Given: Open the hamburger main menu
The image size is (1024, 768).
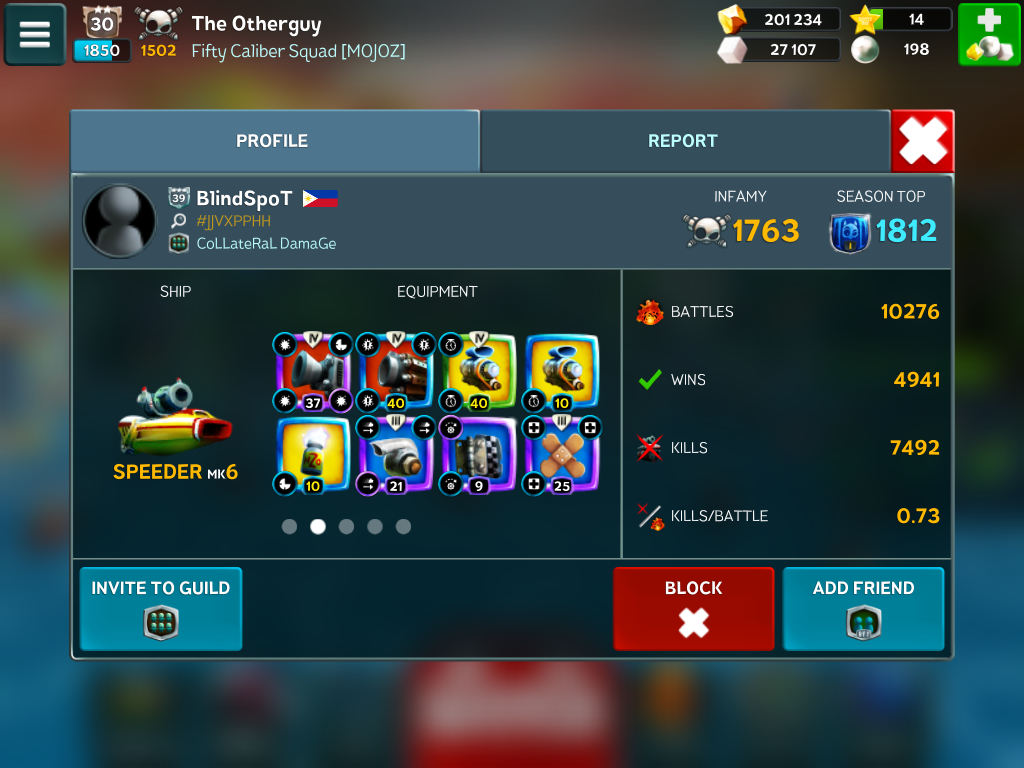Looking at the screenshot, I should (x=35, y=35).
